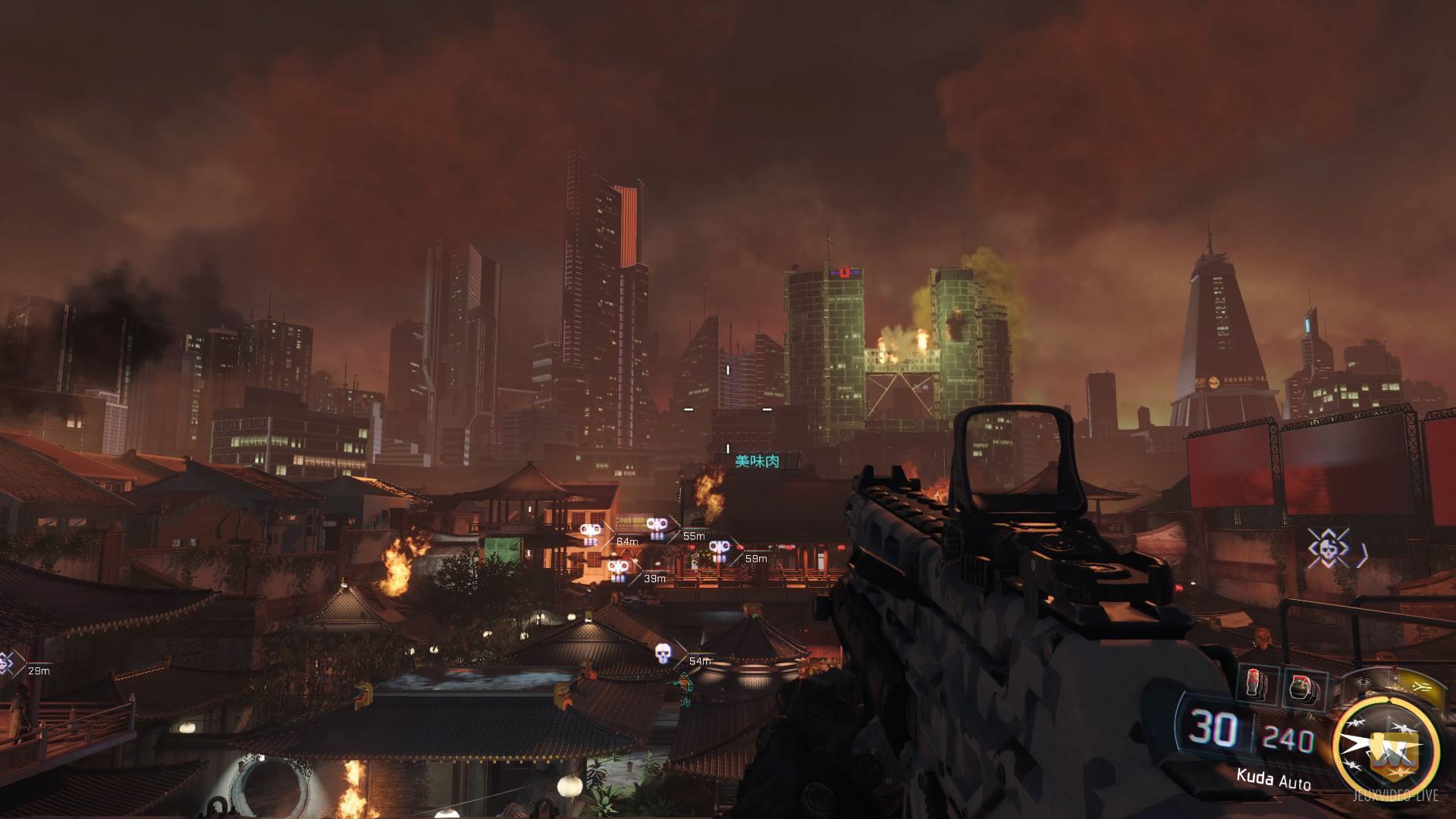
Task: Select the enemy skull marker at 39m
Action: 619,569
